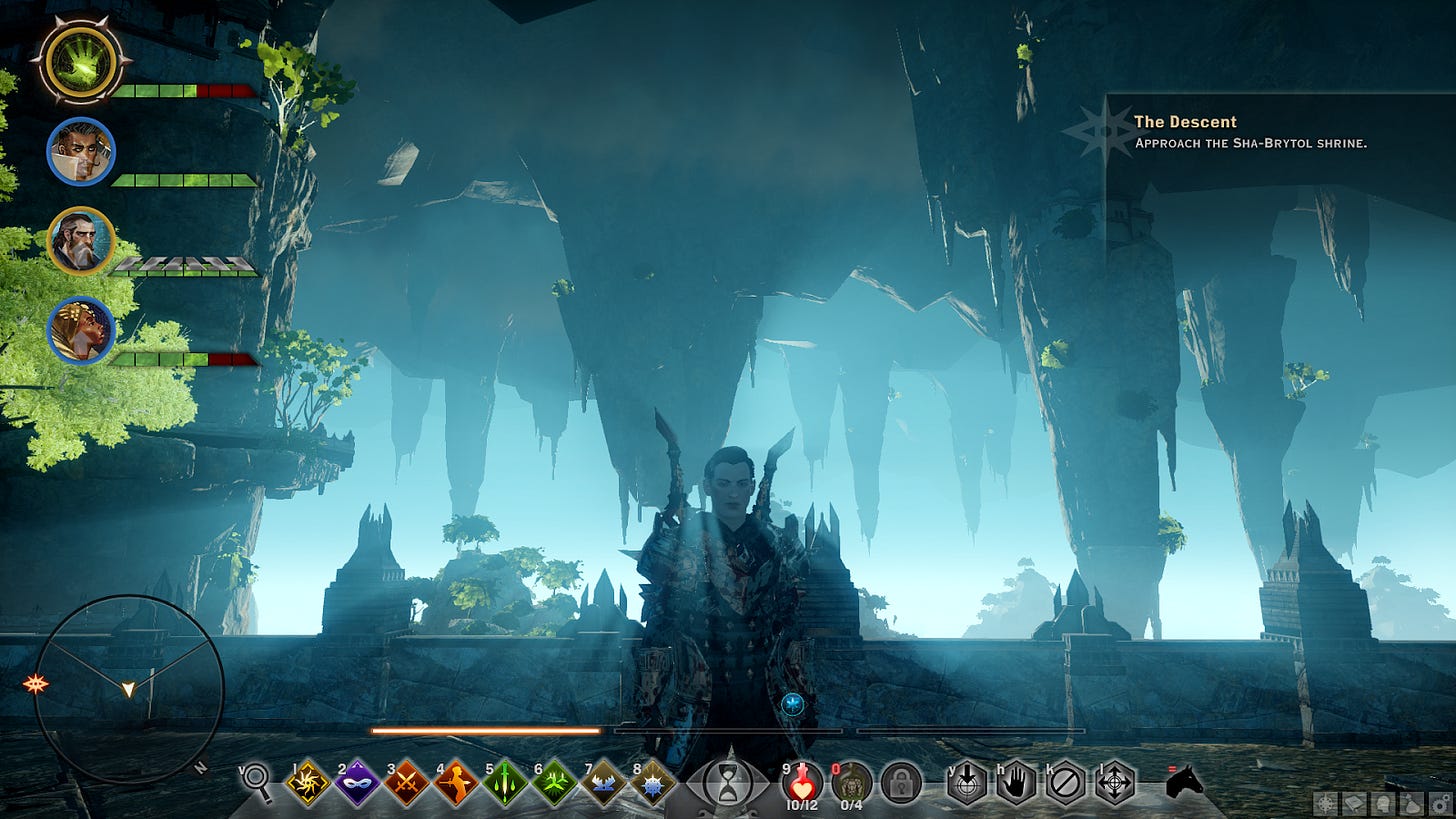The width and height of the screenshot is (1456, 819).
Task: Summon the mount with the horse icon
Action: coord(1185,782)
